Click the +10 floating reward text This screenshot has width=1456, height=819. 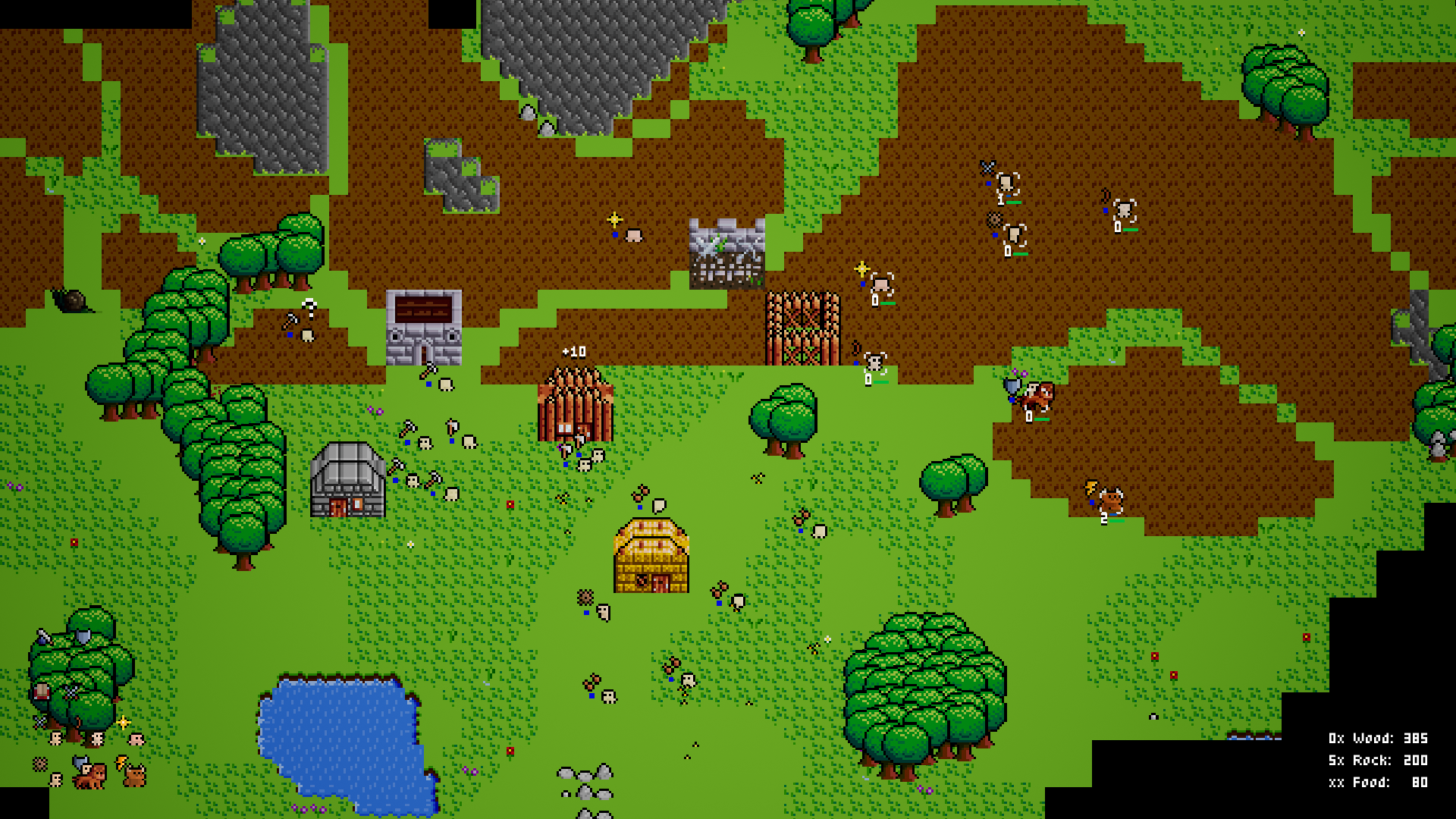coord(574,350)
